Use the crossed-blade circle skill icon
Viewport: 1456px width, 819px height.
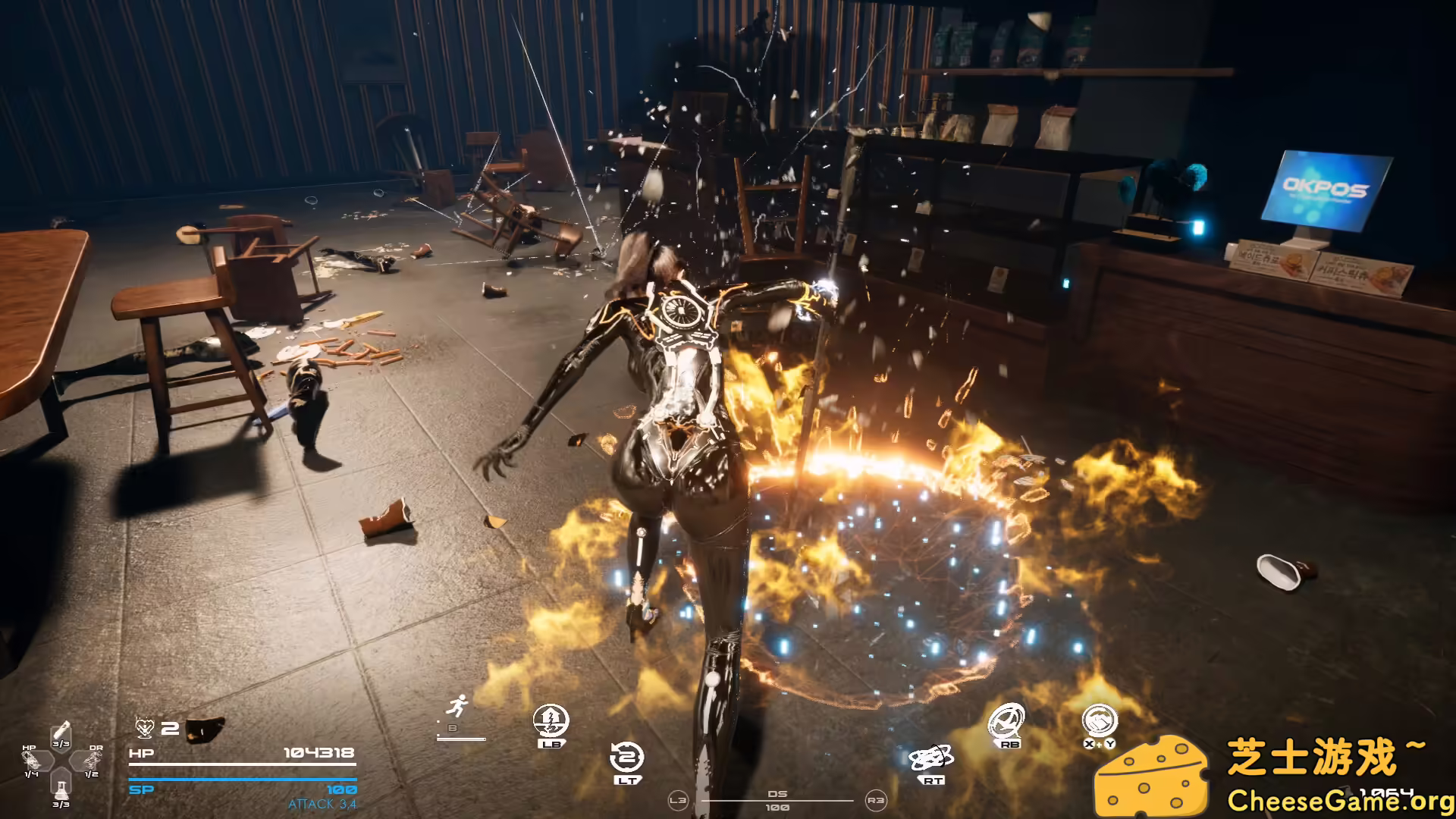[1008, 721]
